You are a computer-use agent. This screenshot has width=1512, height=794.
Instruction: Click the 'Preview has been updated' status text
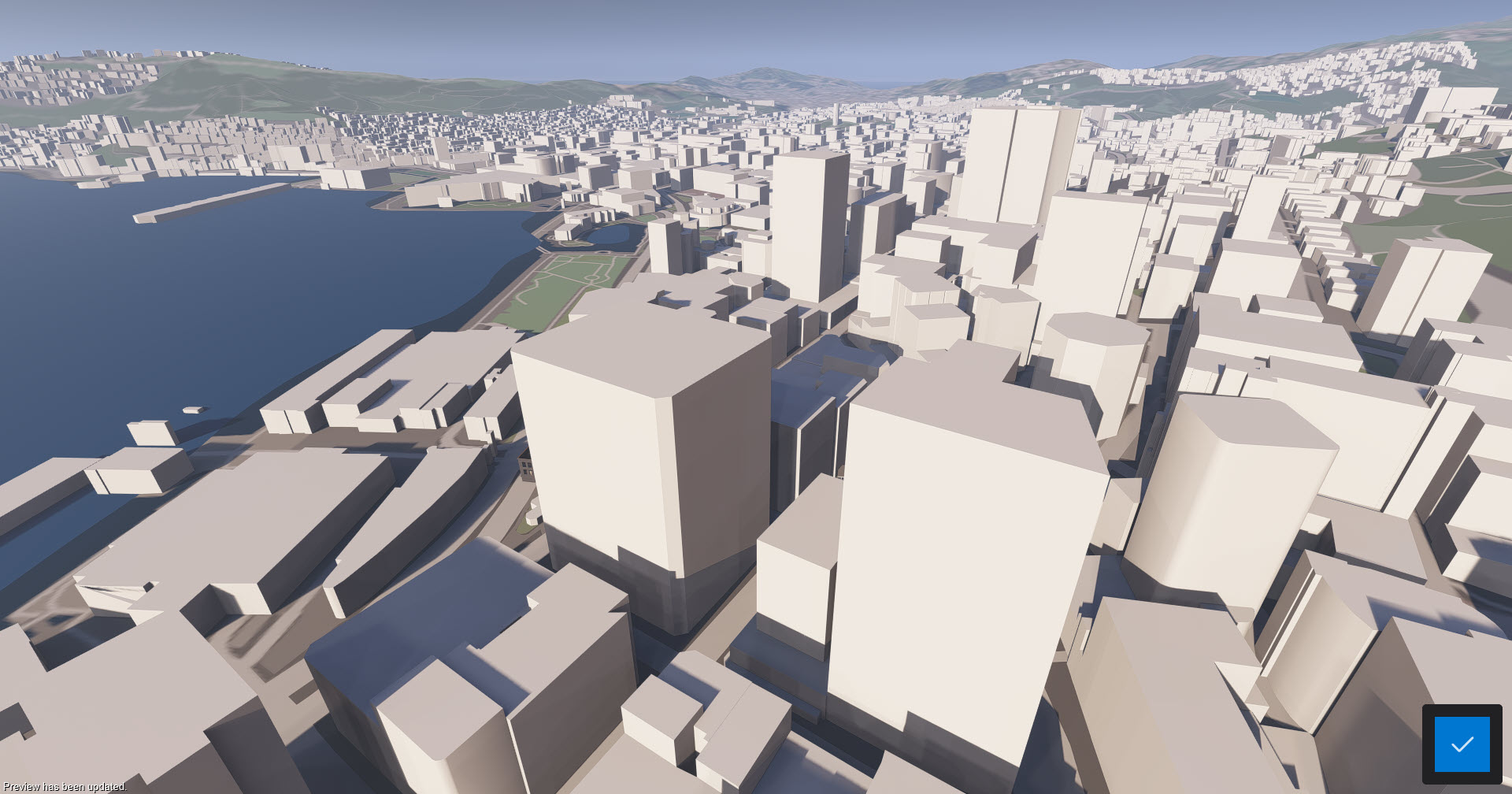pyautogui.click(x=63, y=786)
